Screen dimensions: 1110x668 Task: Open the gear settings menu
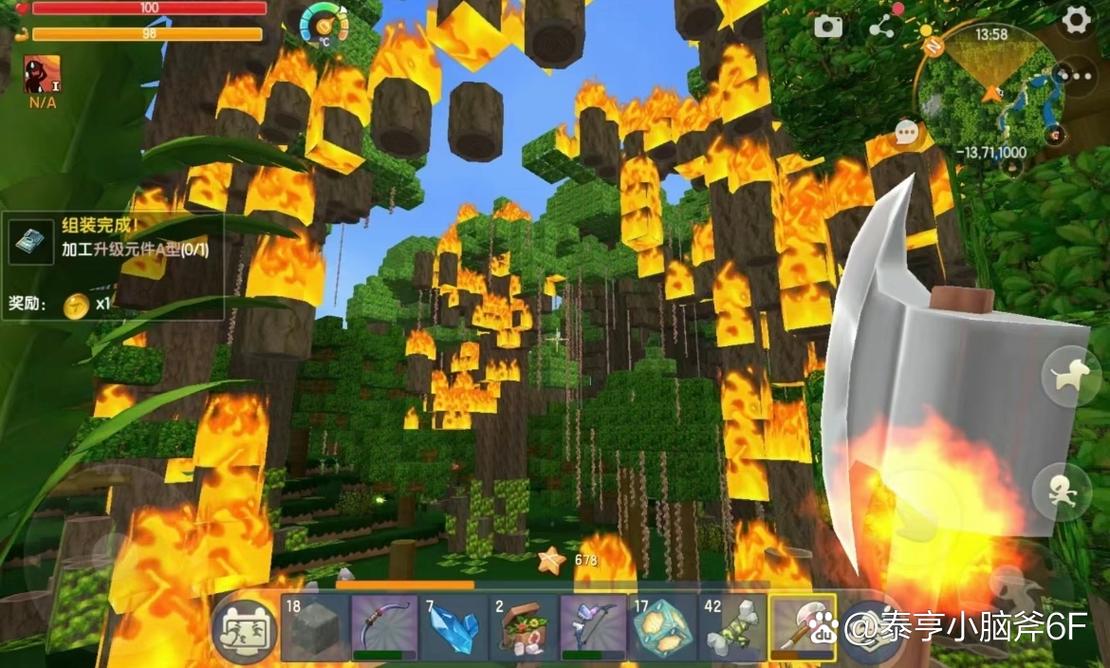coord(1076,20)
